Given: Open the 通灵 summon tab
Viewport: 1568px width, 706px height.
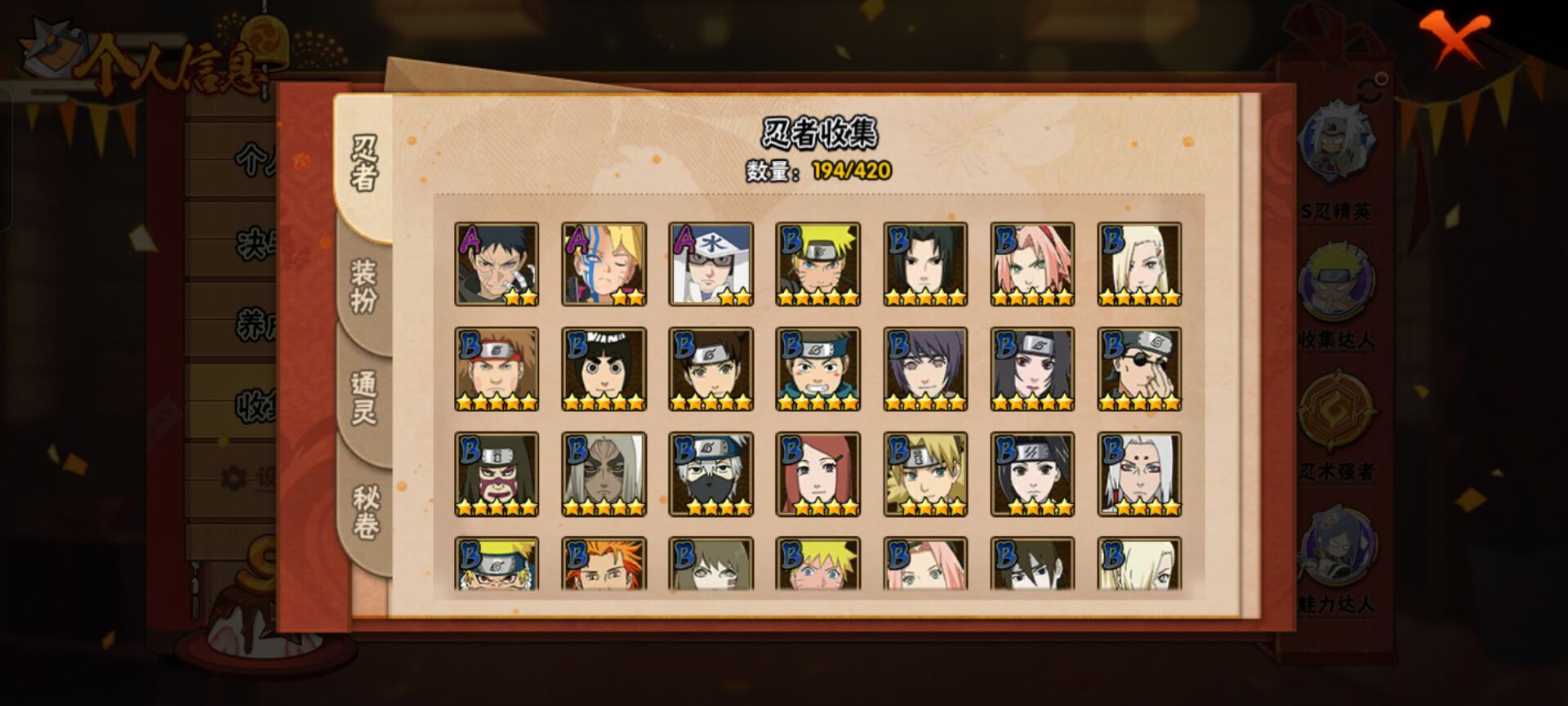Looking at the screenshot, I should (x=363, y=398).
